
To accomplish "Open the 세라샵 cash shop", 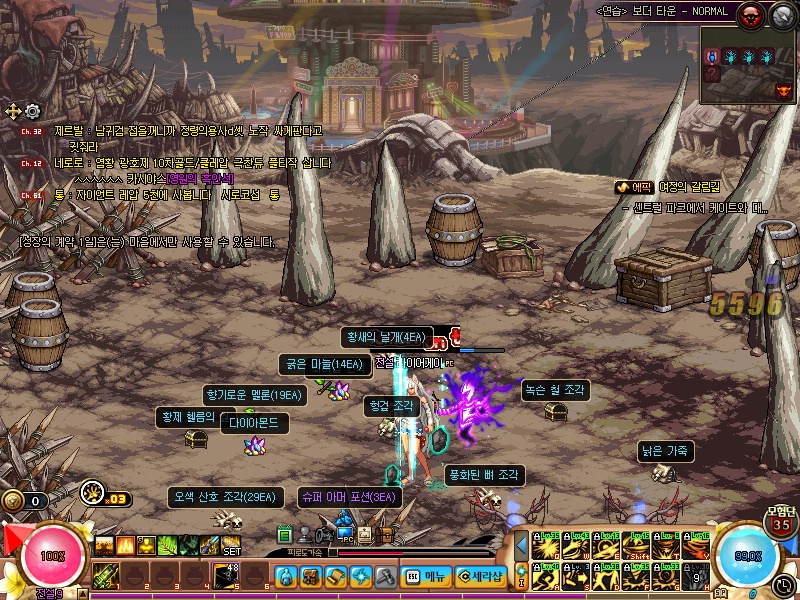I will point(480,577).
